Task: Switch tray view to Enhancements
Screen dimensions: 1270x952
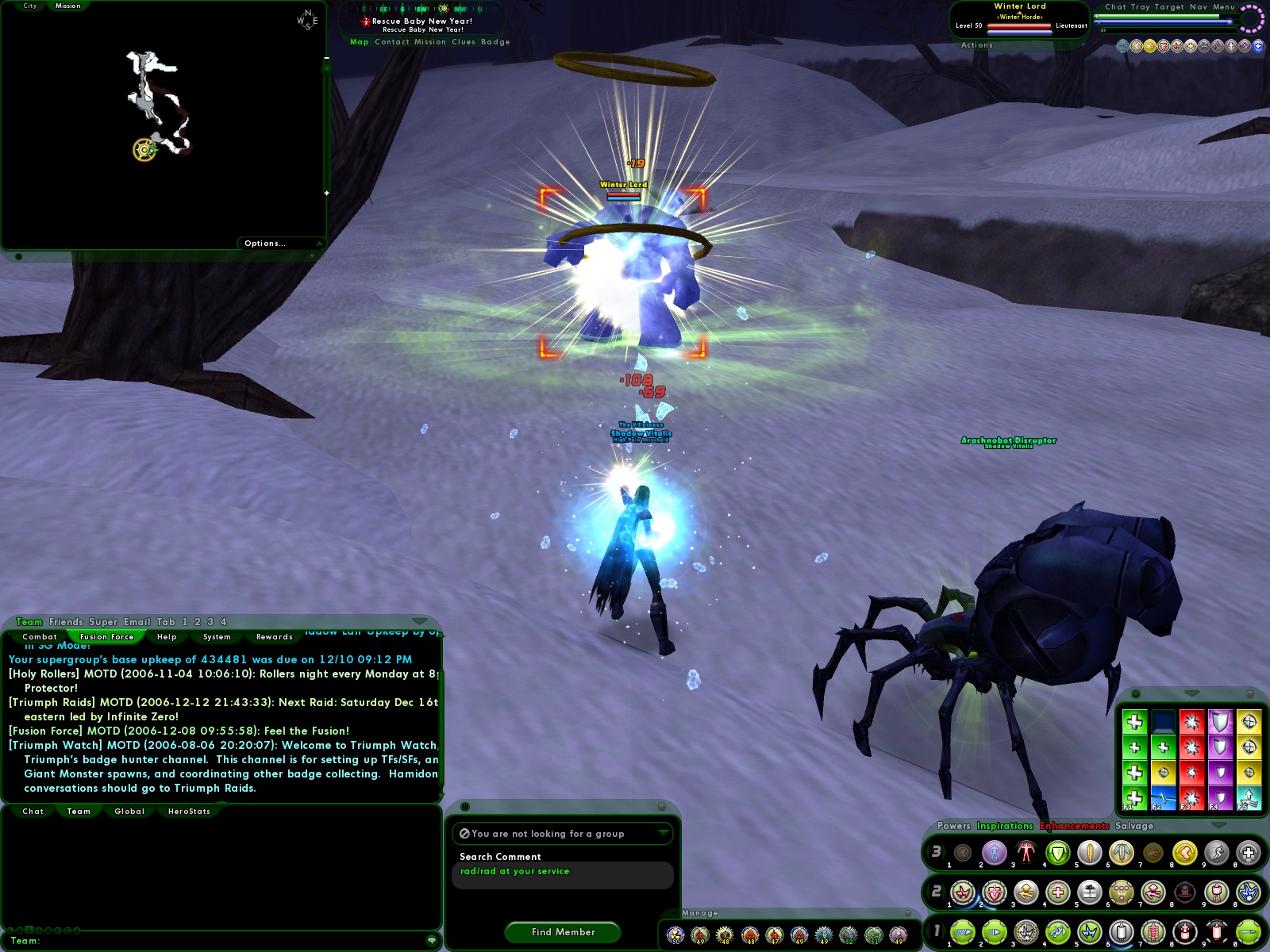Action: 1074,826
